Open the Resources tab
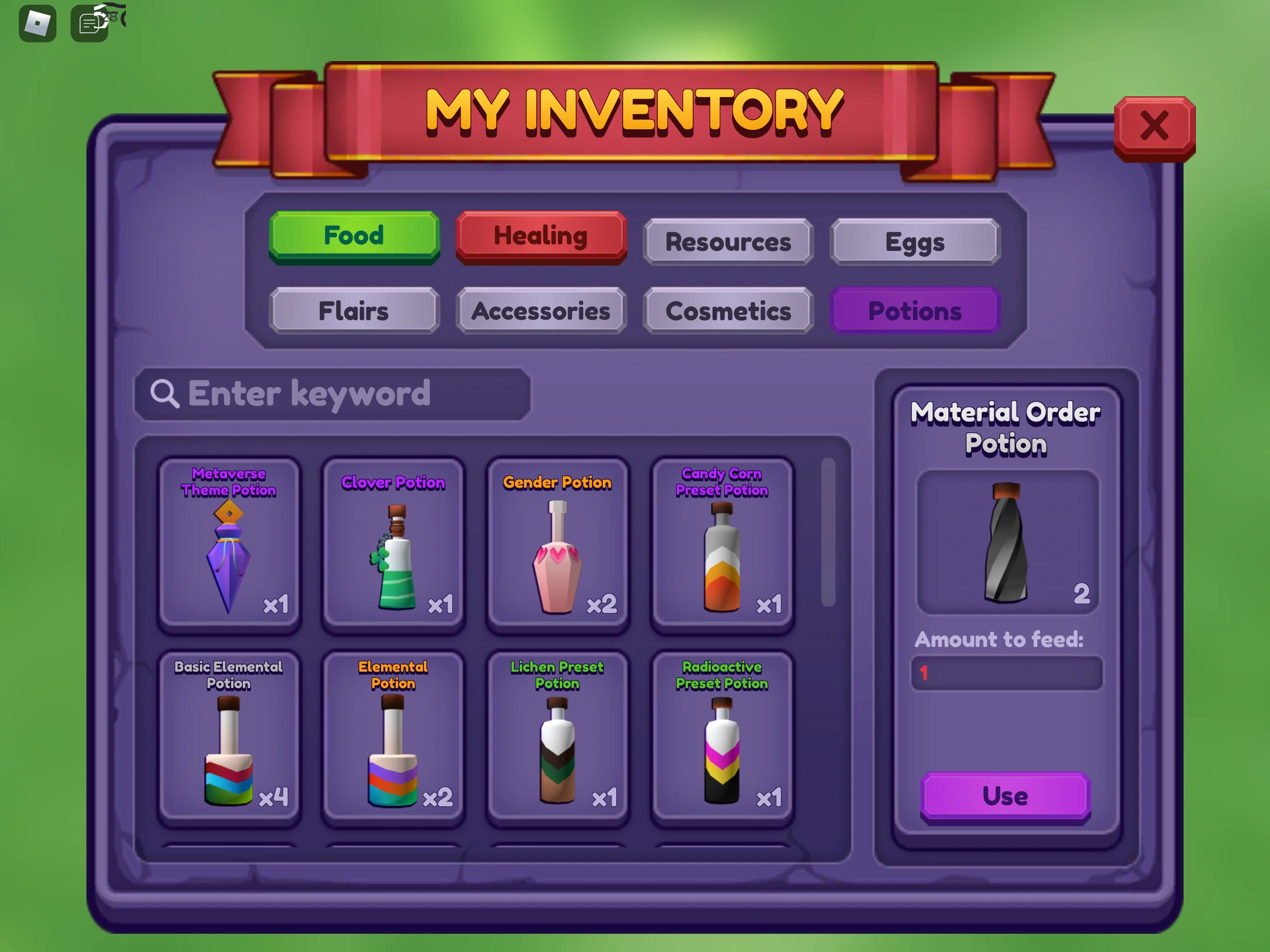 728,241
